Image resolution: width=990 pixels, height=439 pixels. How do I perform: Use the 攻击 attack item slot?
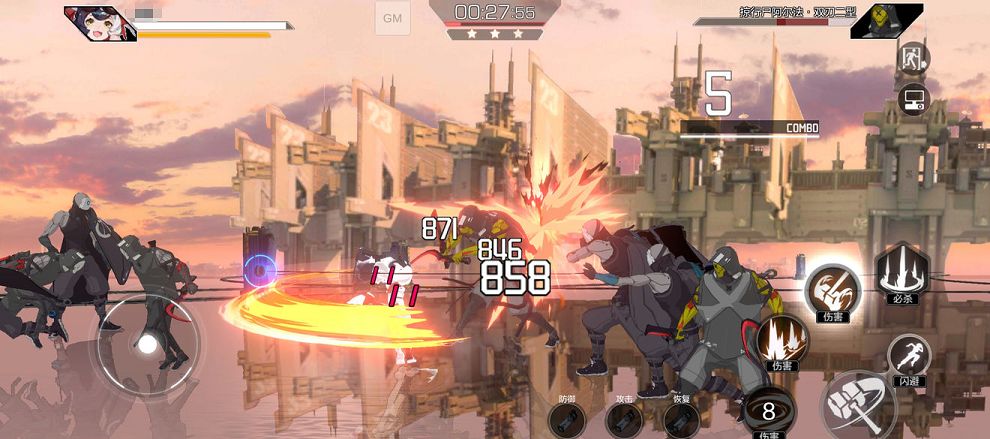[625, 419]
